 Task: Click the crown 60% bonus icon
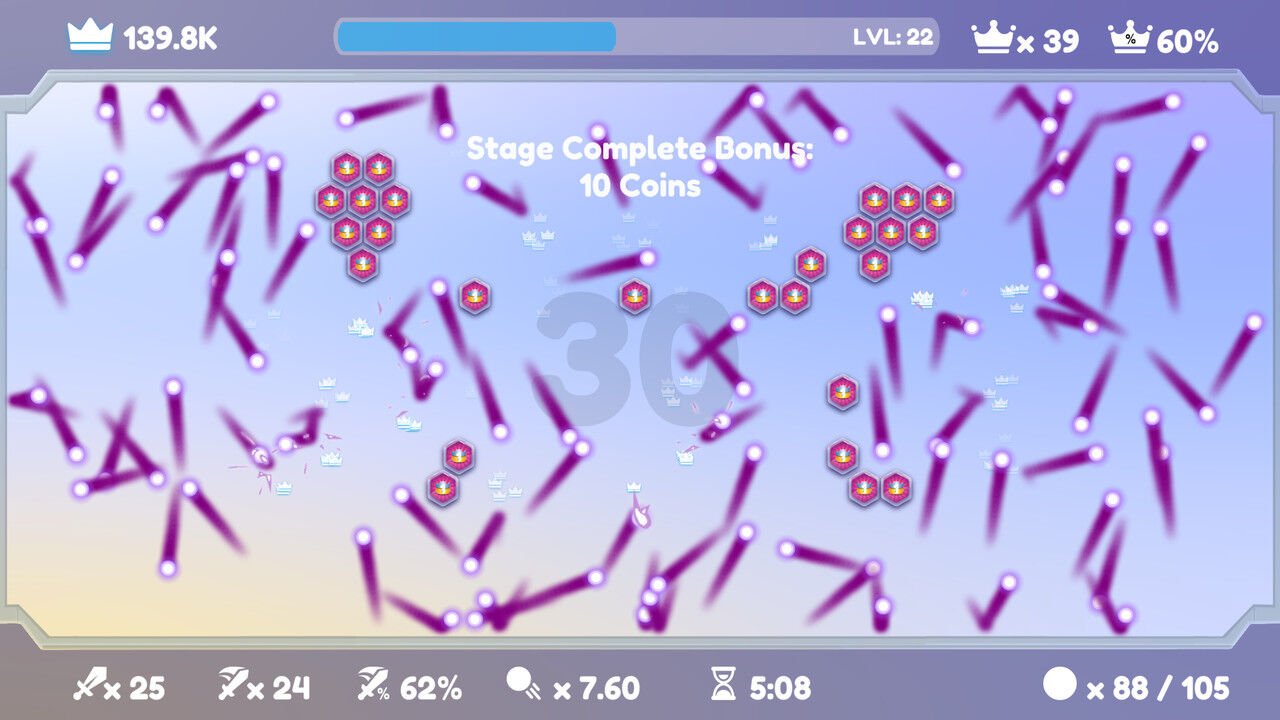(1130, 37)
